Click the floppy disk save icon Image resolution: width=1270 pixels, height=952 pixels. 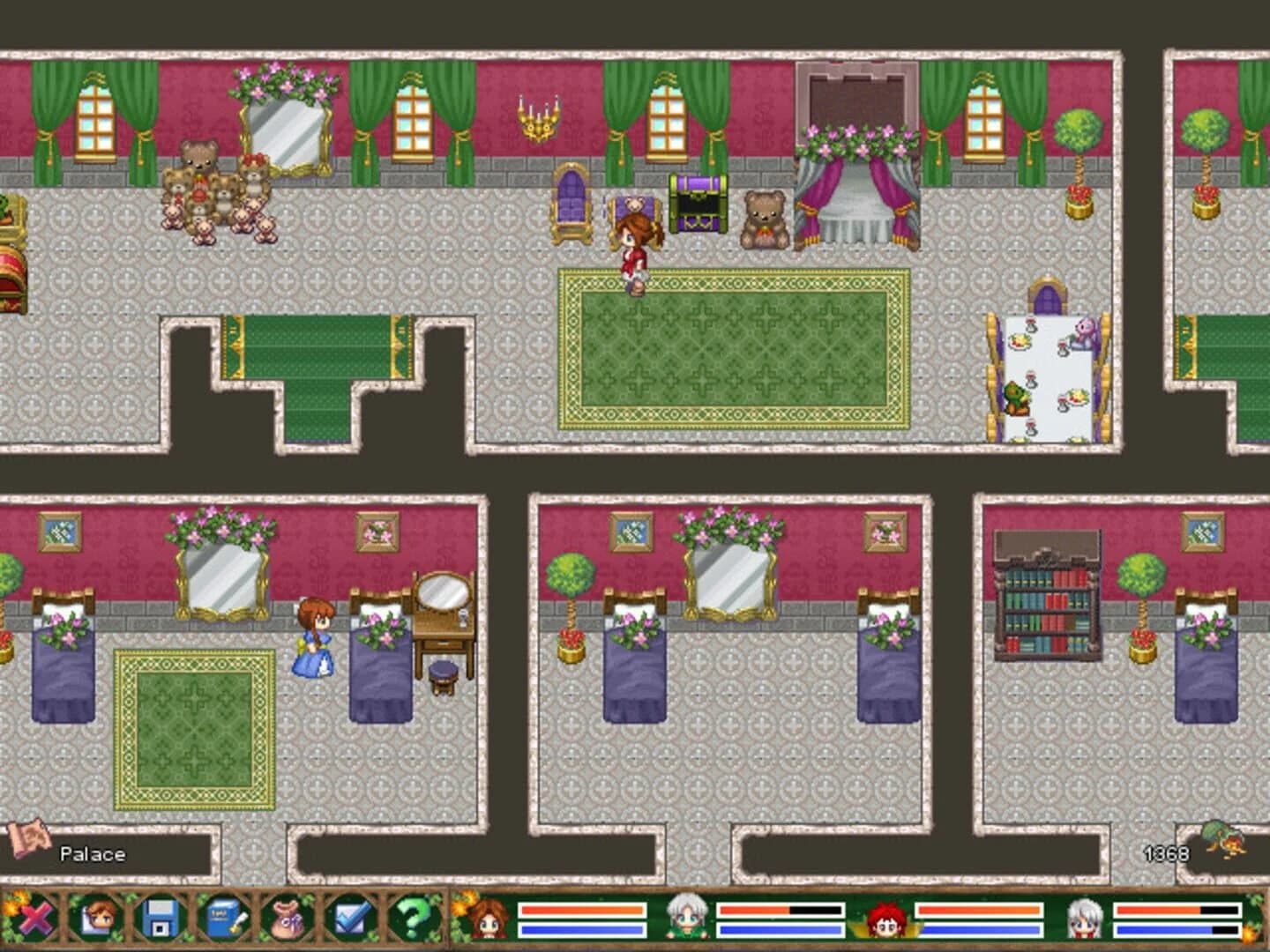tap(157, 922)
